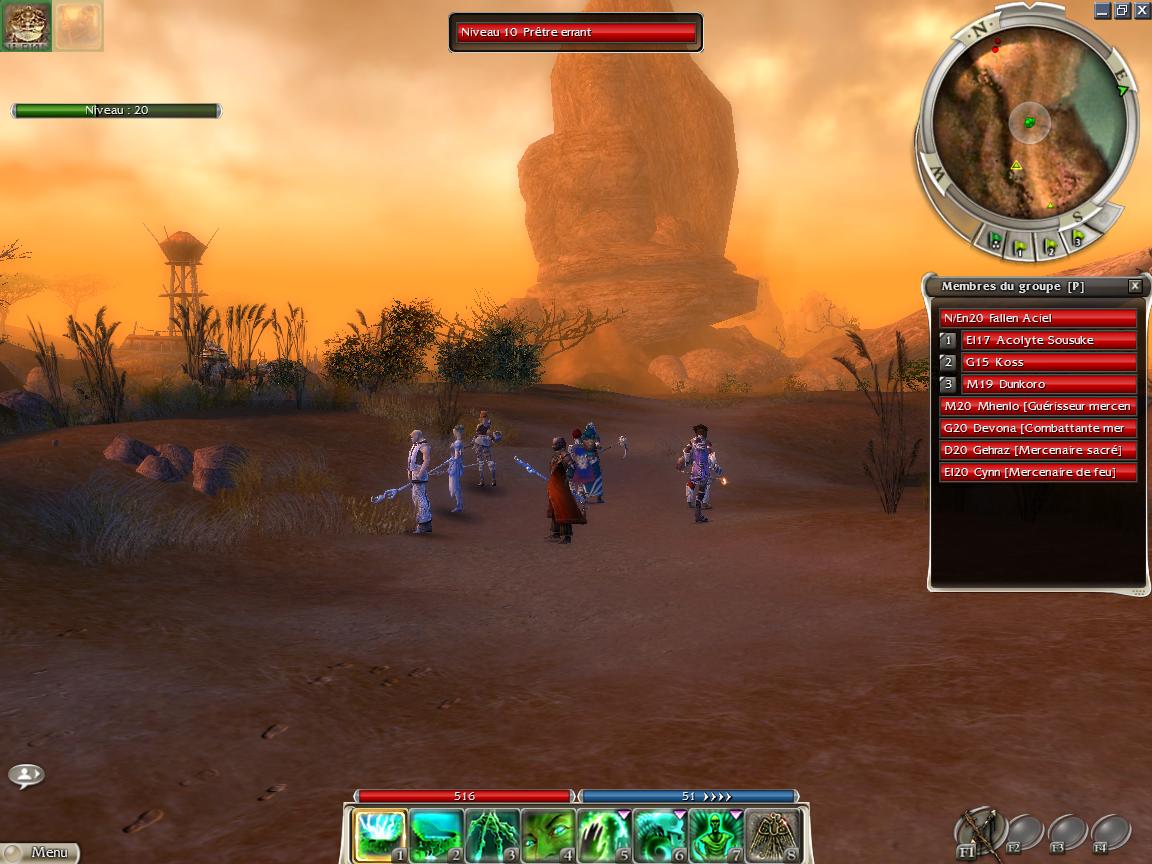Viewport: 1152px width, 864px height.
Task: Select henchman Mhenlo in the party list
Action: pos(1038,406)
